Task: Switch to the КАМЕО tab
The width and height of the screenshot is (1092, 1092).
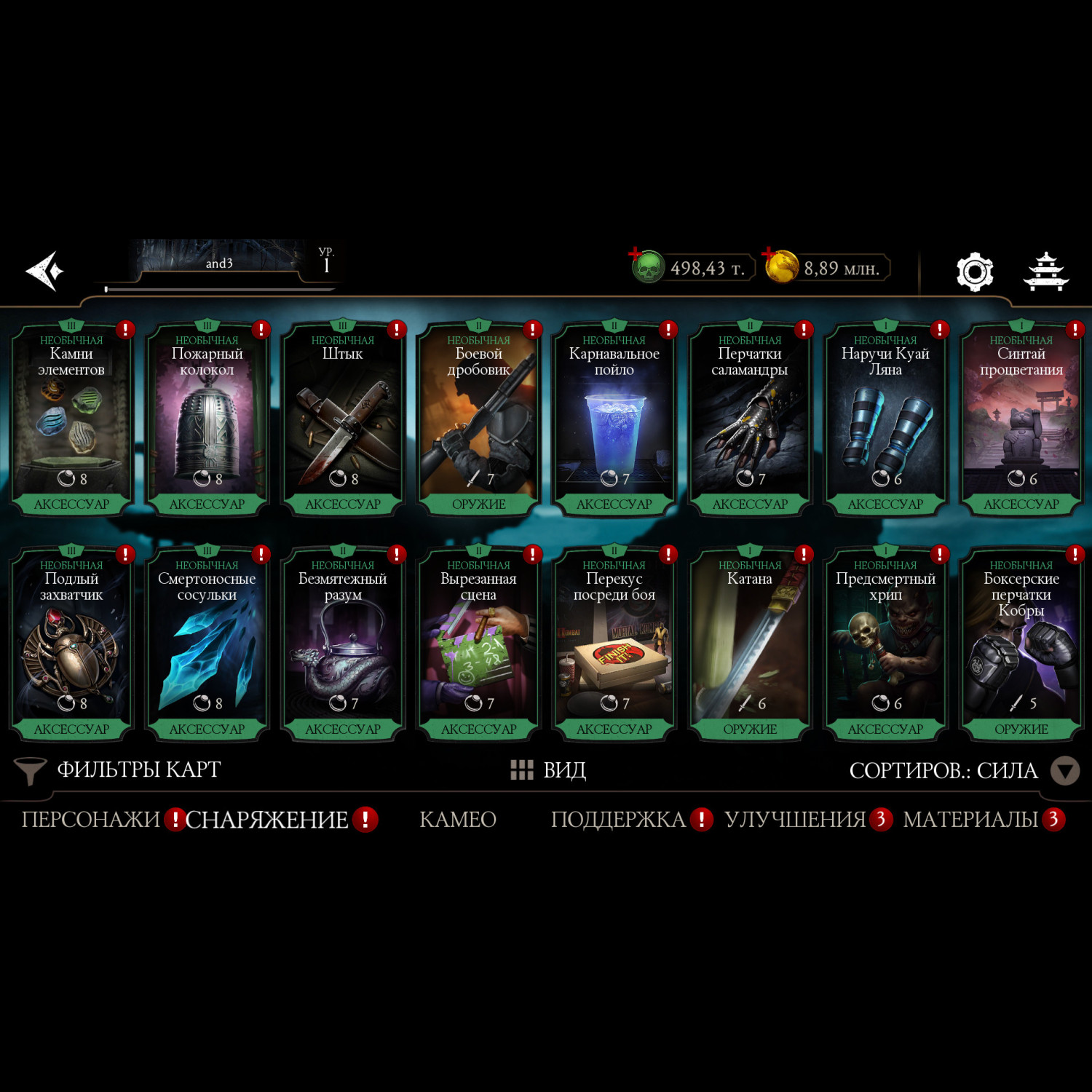Action: [458, 820]
